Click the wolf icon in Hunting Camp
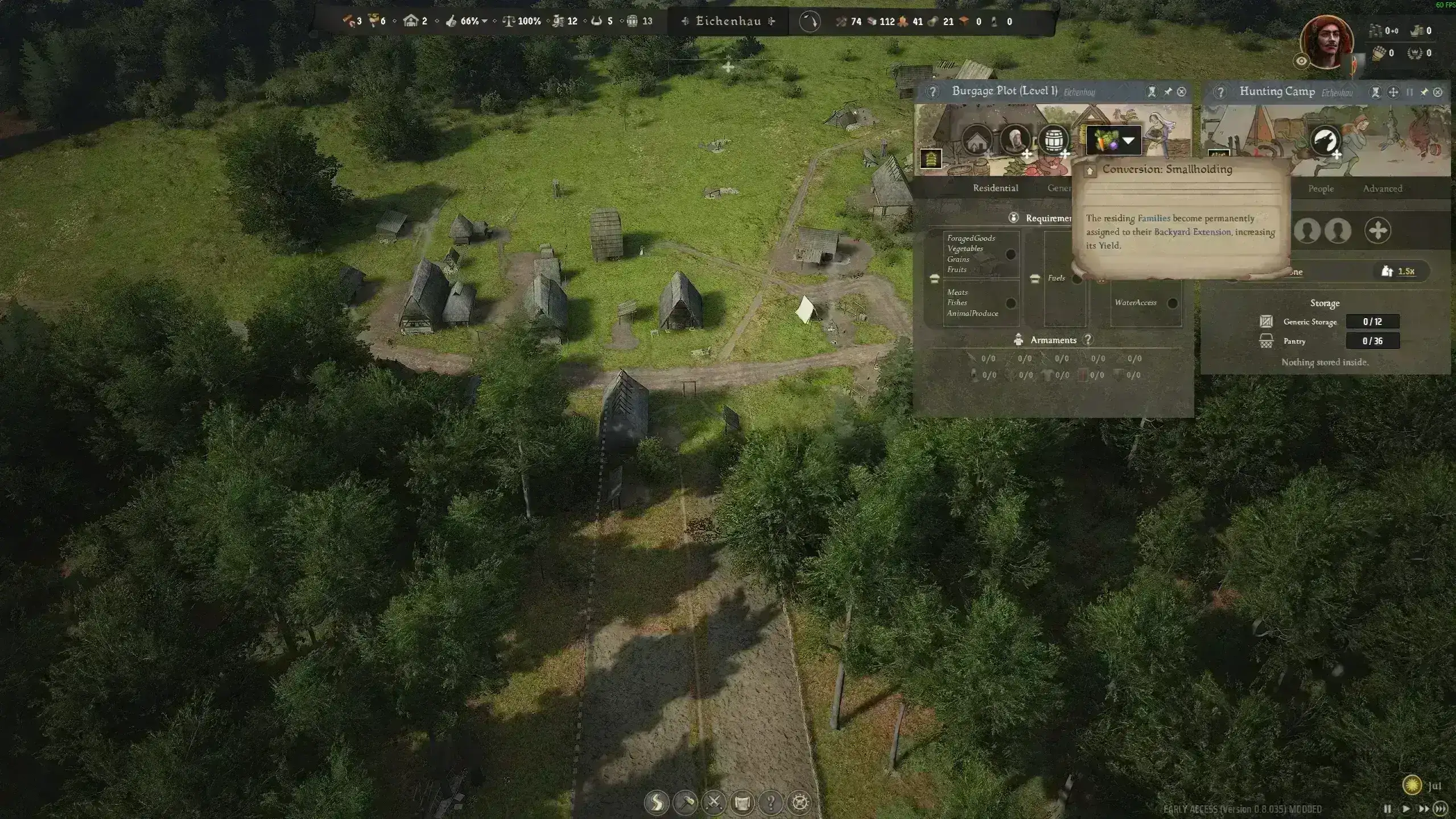The height and width of the screenshot is (819, 1456). click(x=1325, y=141)
